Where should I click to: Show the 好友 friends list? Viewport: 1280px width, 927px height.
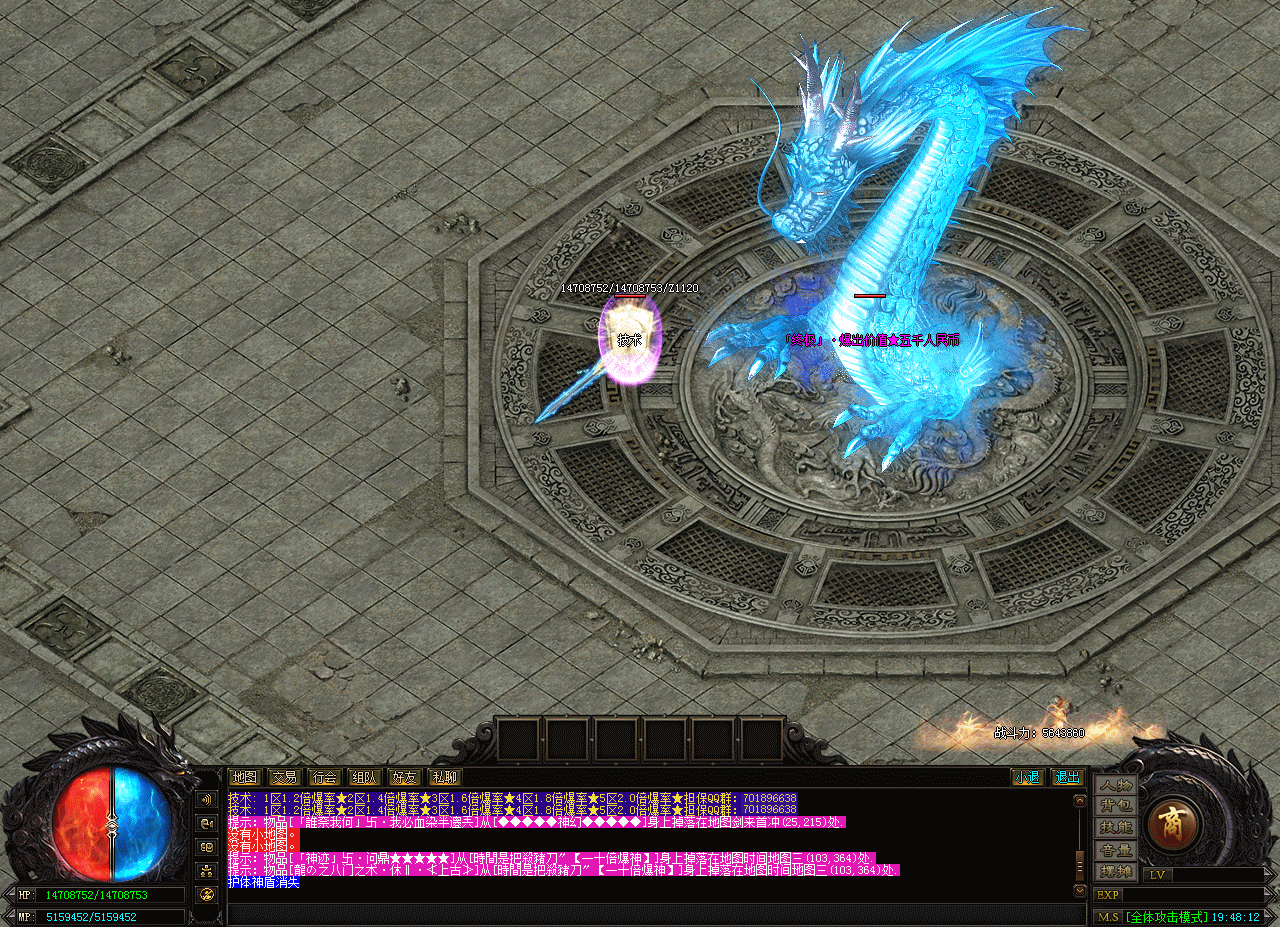404,777
